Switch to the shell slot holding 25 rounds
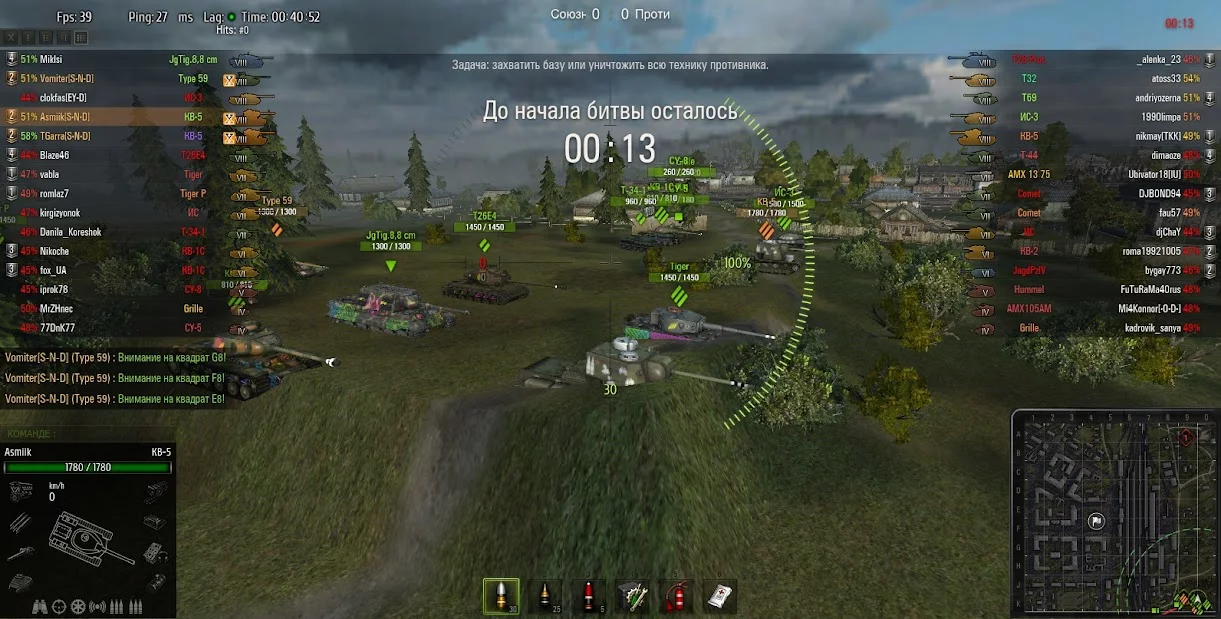The width and height of the screenshot is (1221, 619). pyautogui.click(x=544, y=596)
